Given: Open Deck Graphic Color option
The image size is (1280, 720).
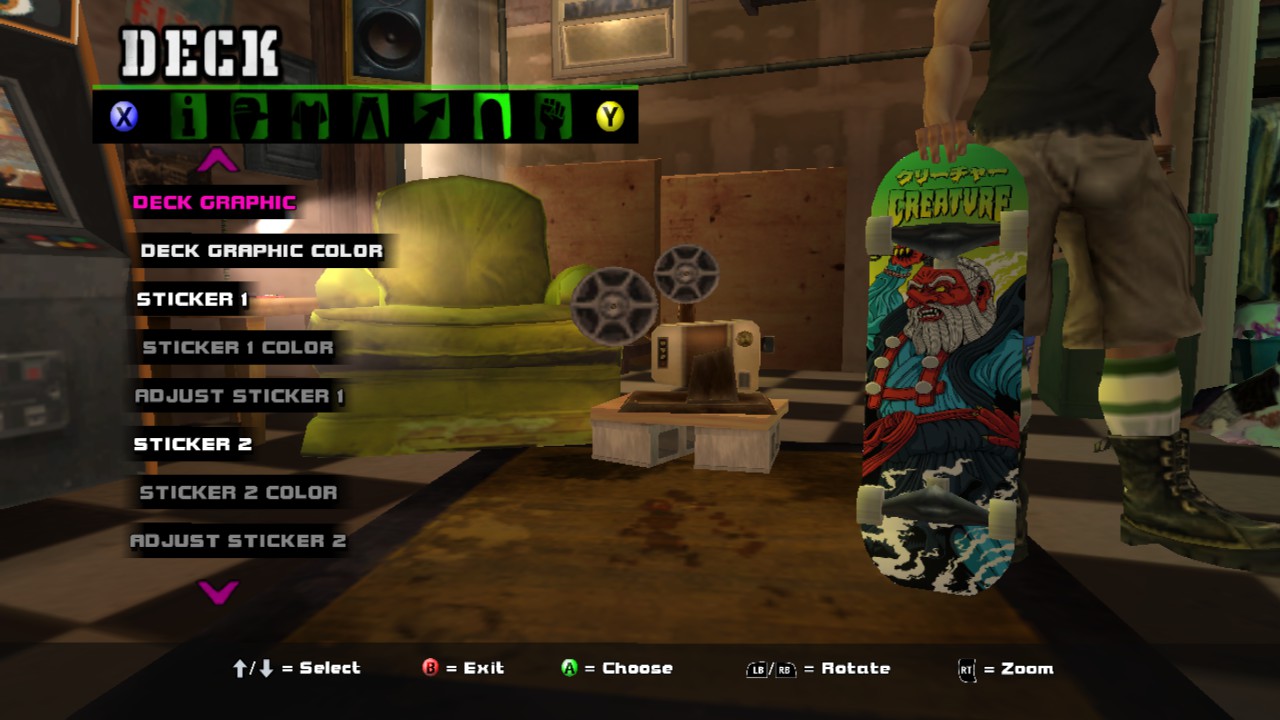Looking at the screenshot, I should click(x=261, y=250).
